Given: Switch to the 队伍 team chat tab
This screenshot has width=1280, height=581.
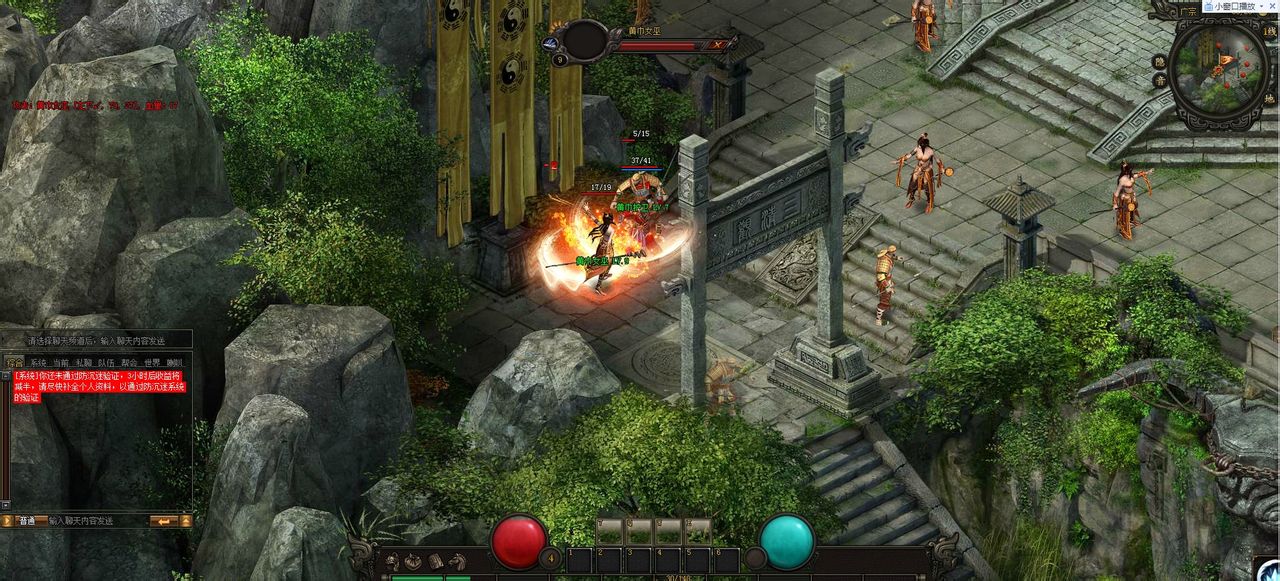Looking at the screenshot, I should click(x=107, y=363).
